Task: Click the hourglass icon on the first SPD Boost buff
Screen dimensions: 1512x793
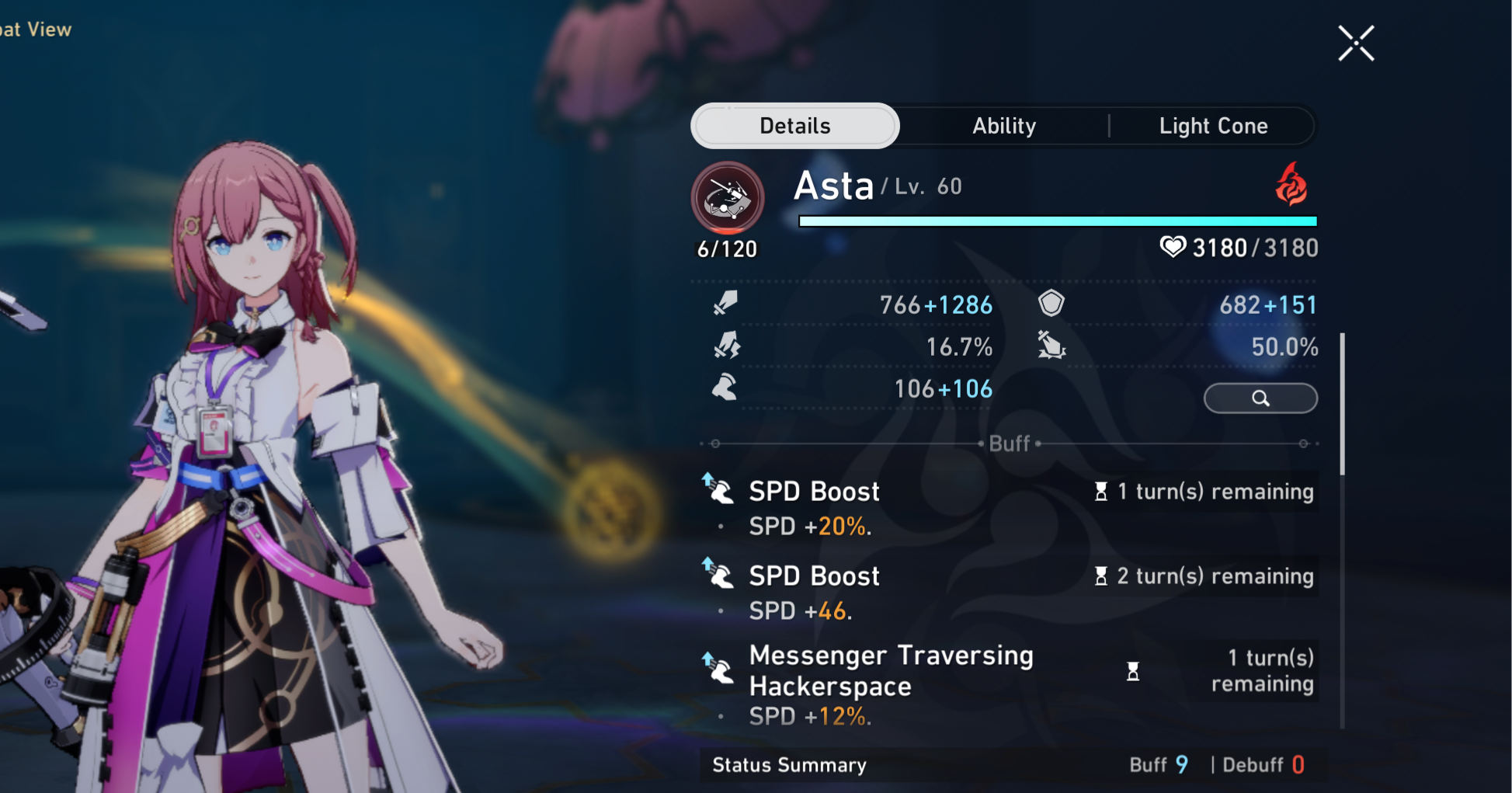Action: click(x=1101, y=491)
